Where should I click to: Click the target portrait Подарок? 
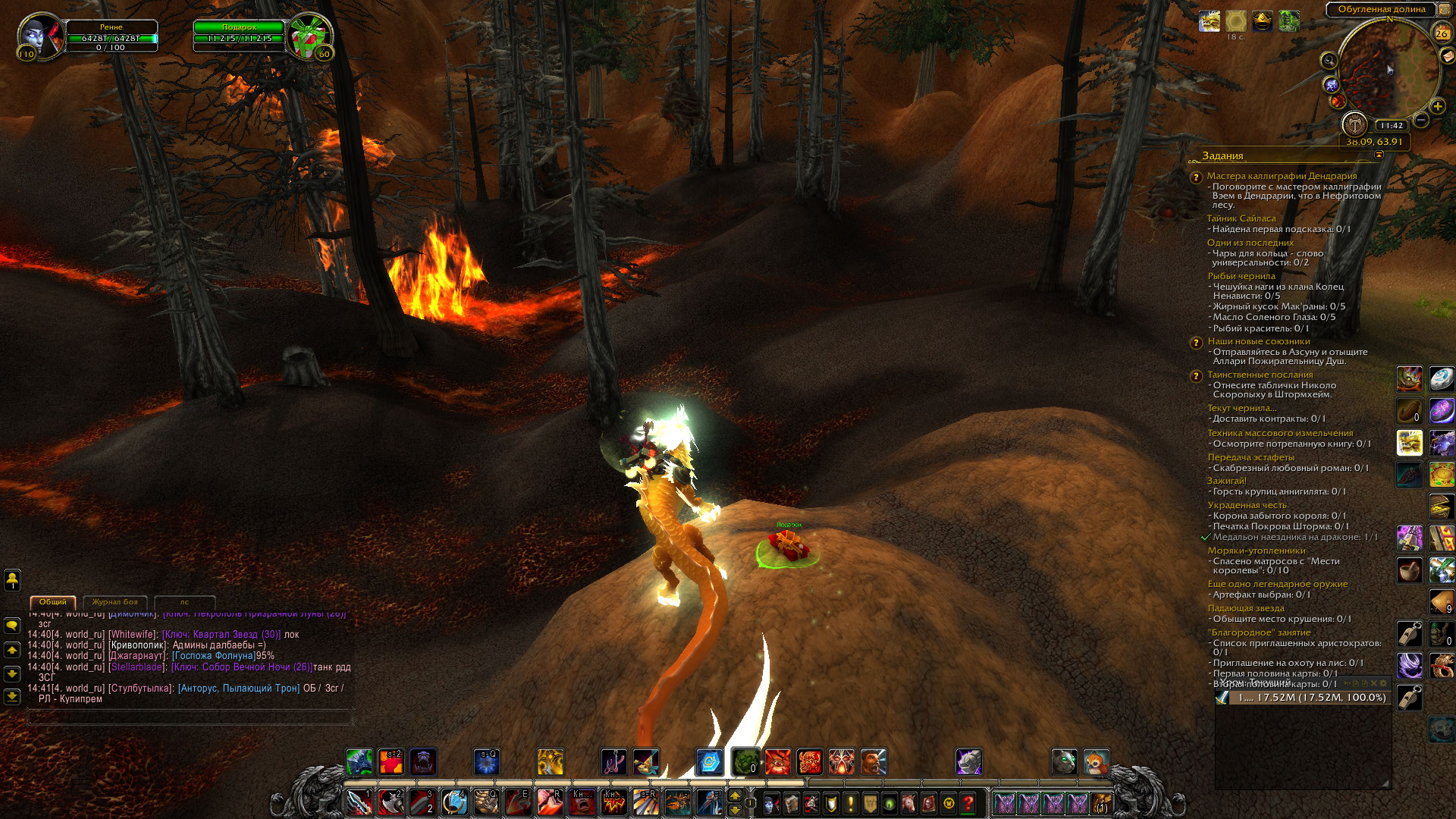[x=309, y=36]
